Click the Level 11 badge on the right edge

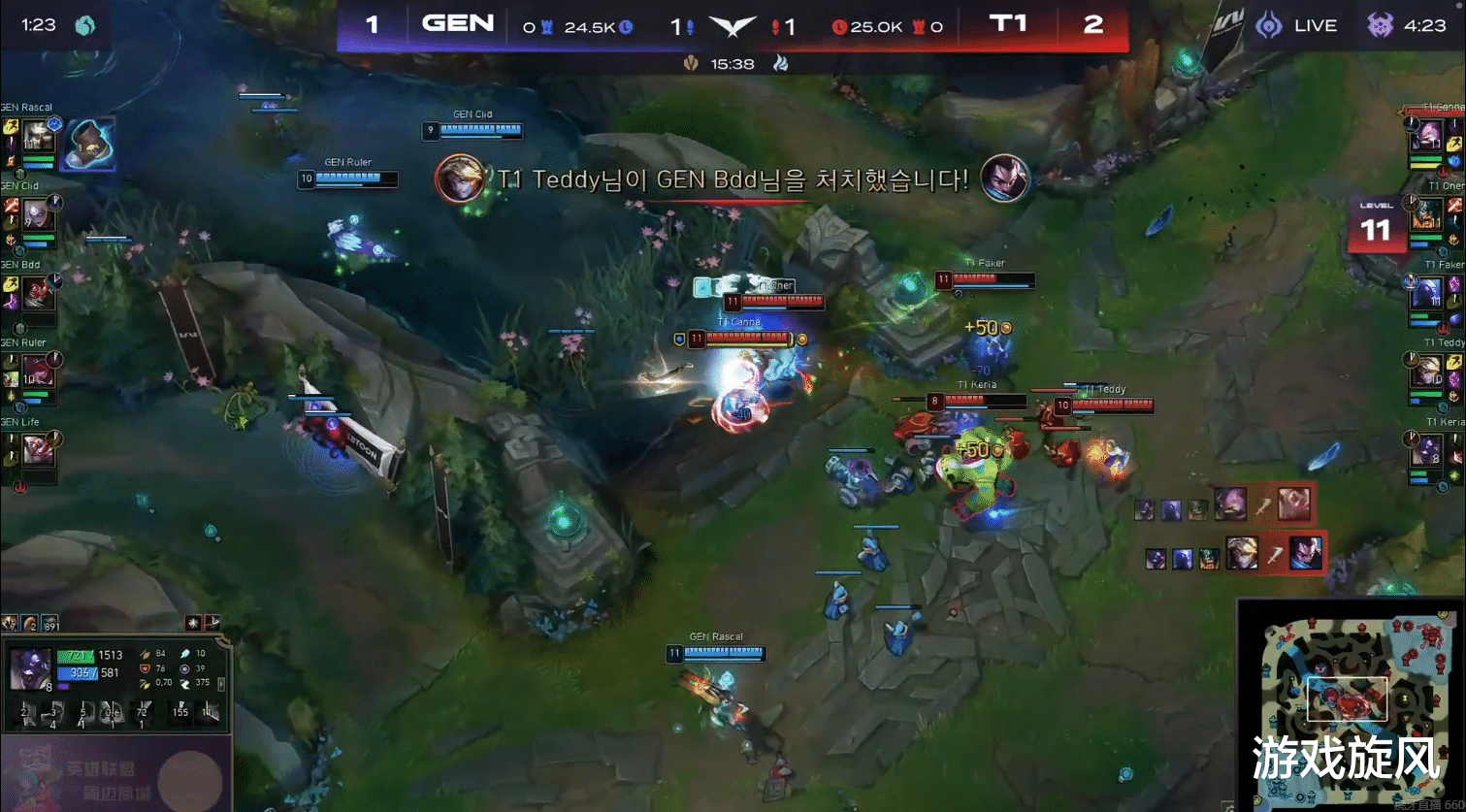pos(1378,221)
